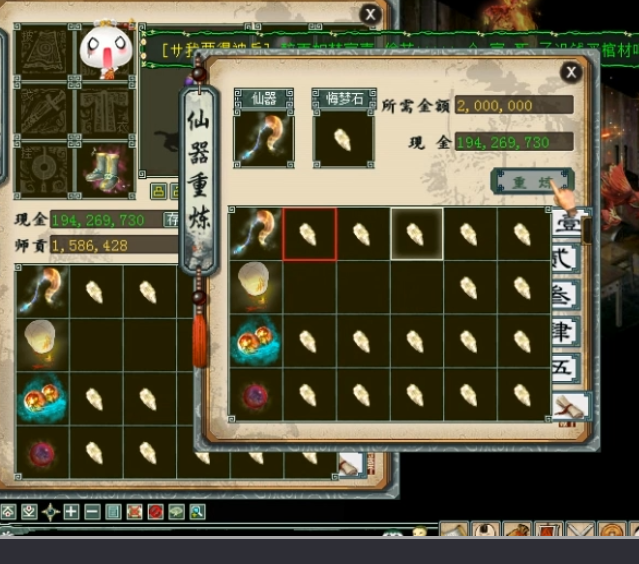Click the plus button on the bottom toolbar

pos(71,512)
